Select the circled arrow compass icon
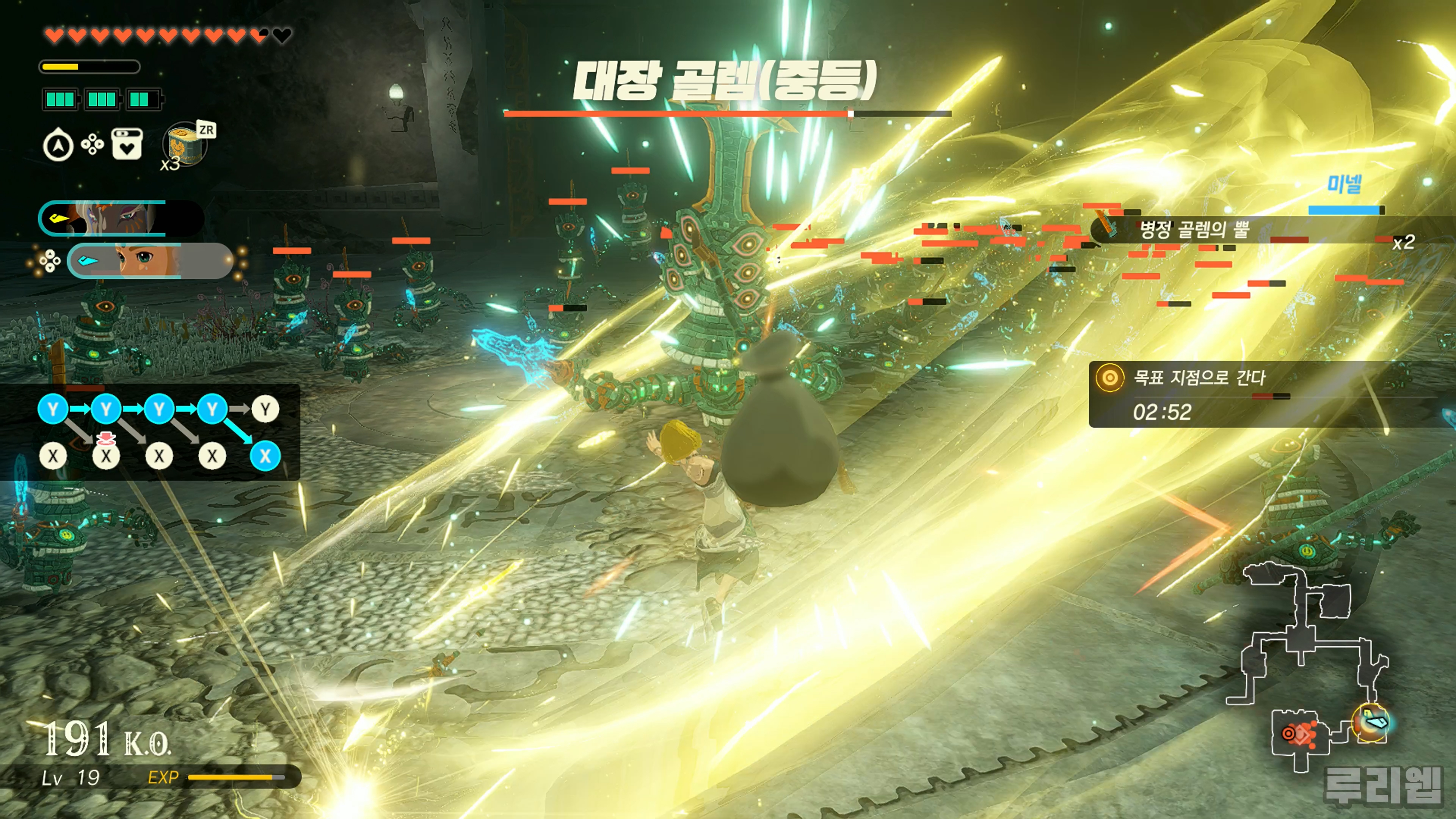This screenshot has width=1456, height=819. (58, 146)
